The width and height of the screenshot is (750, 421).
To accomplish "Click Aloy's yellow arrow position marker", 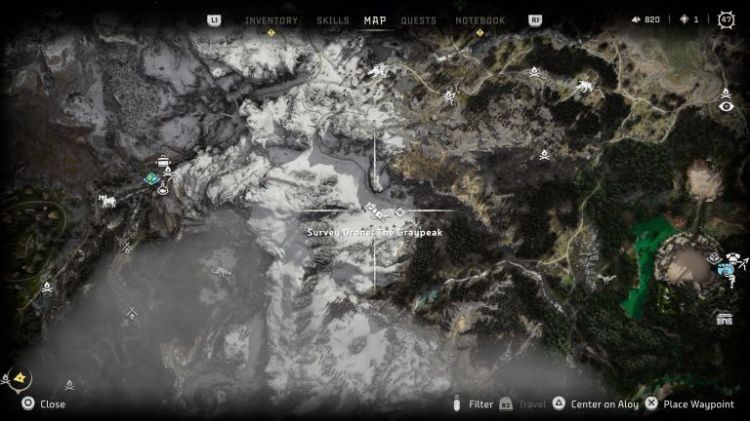I will (x=20, y=377).
